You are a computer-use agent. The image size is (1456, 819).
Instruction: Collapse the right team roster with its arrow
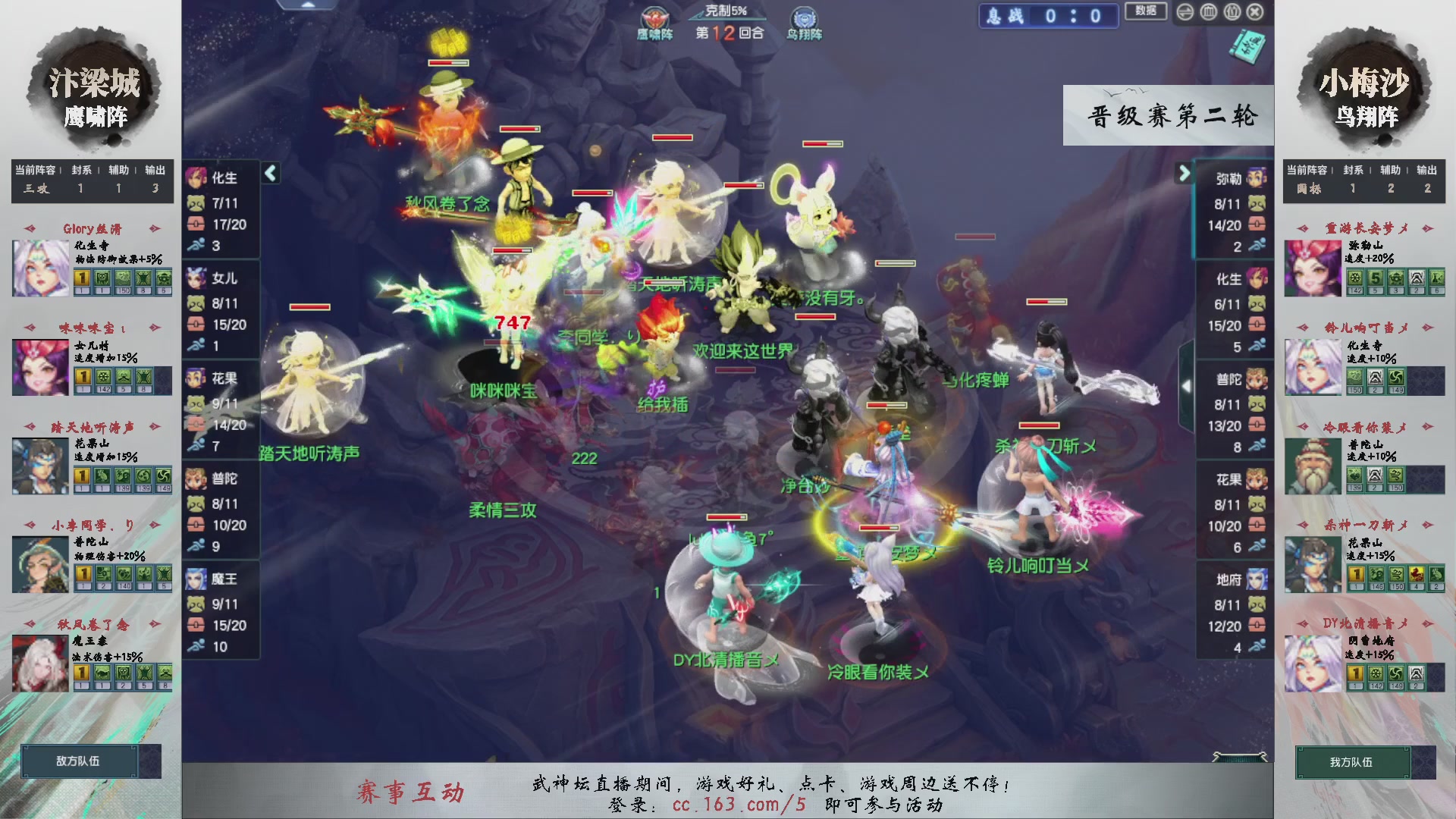(x=1185, y=174)
